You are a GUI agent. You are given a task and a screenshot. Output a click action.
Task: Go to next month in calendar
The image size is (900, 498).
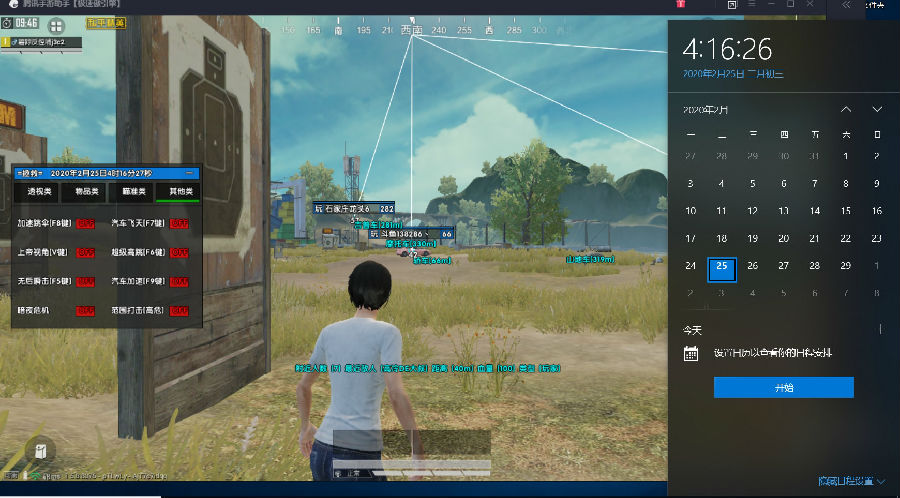click(877, 109)
